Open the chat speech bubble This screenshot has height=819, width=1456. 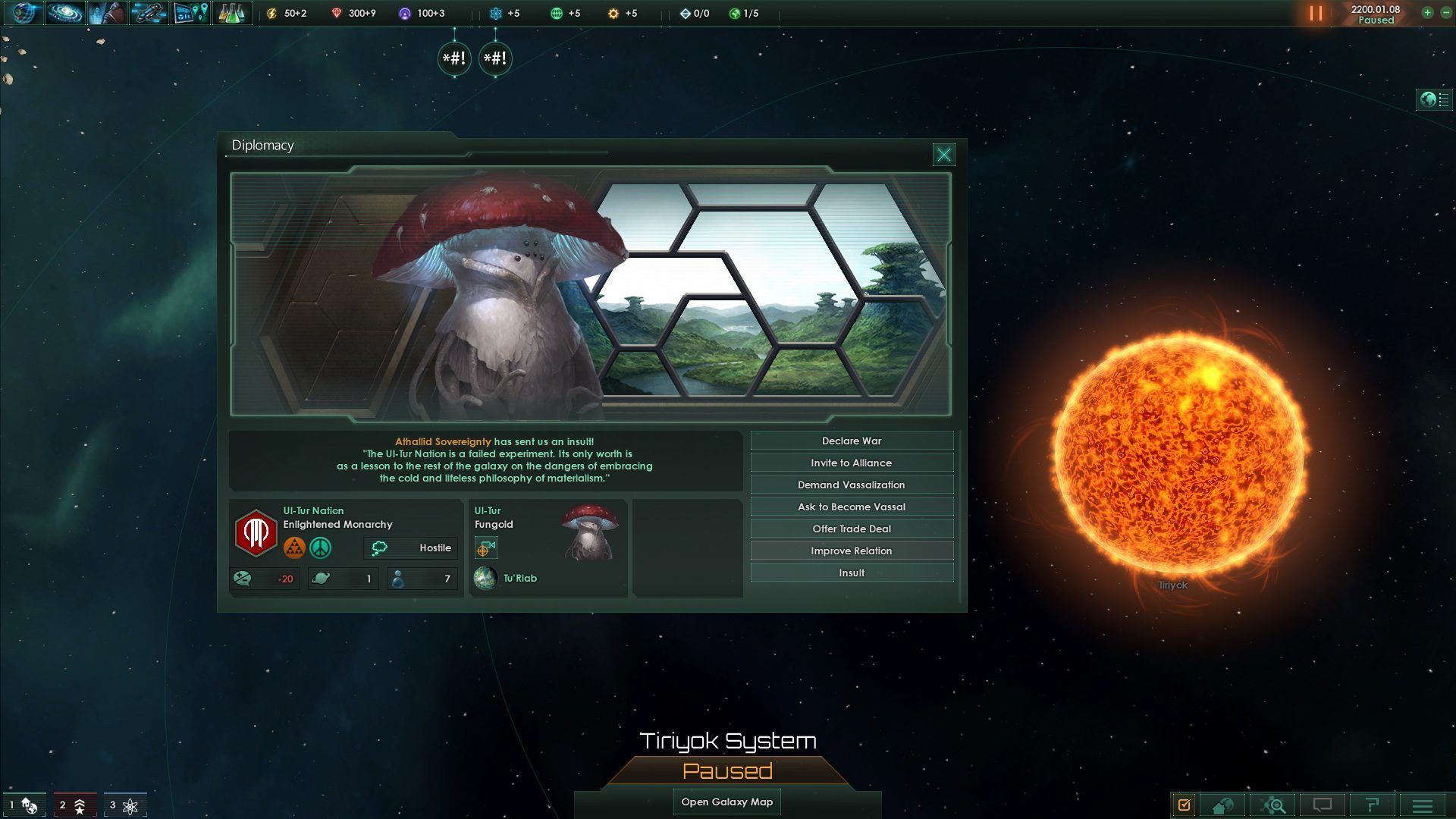point(1323,805)
